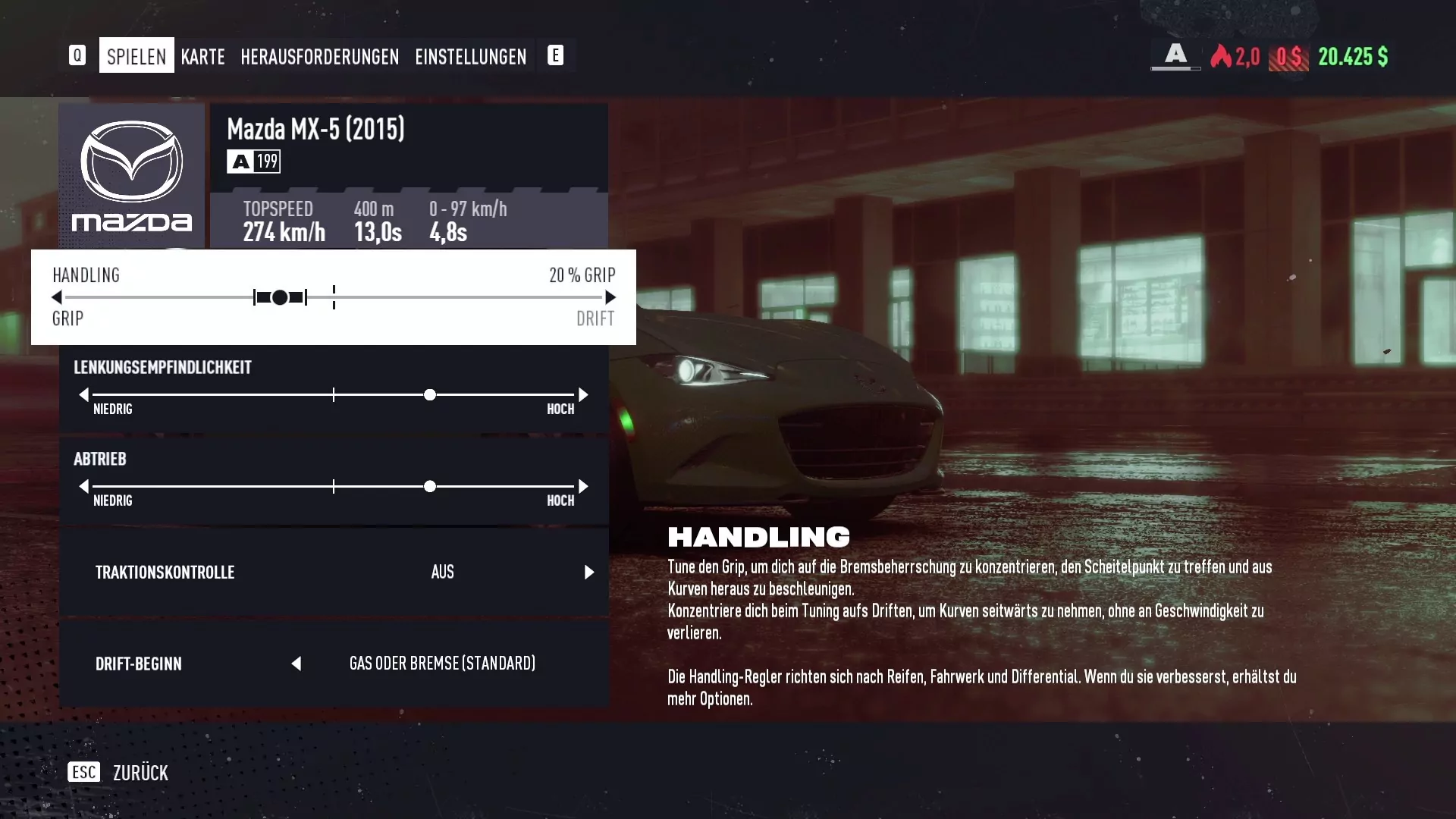Screen dimensions: 1456x819
Task: Lower Lenkungsempfindlichkeit with the left arrow
Action: coord(83,394)
